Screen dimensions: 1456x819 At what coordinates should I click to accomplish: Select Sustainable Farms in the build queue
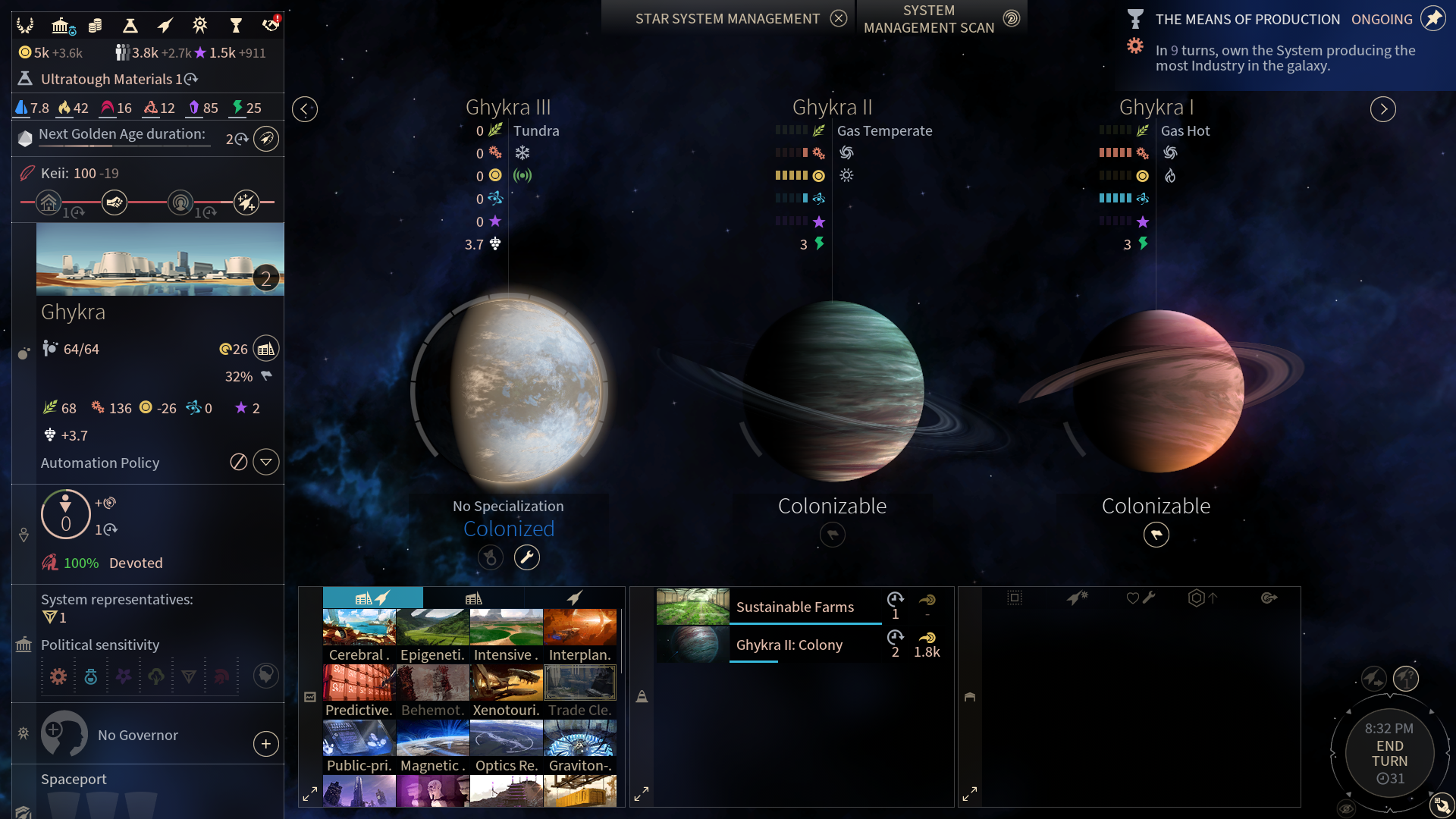coord(795,607)
